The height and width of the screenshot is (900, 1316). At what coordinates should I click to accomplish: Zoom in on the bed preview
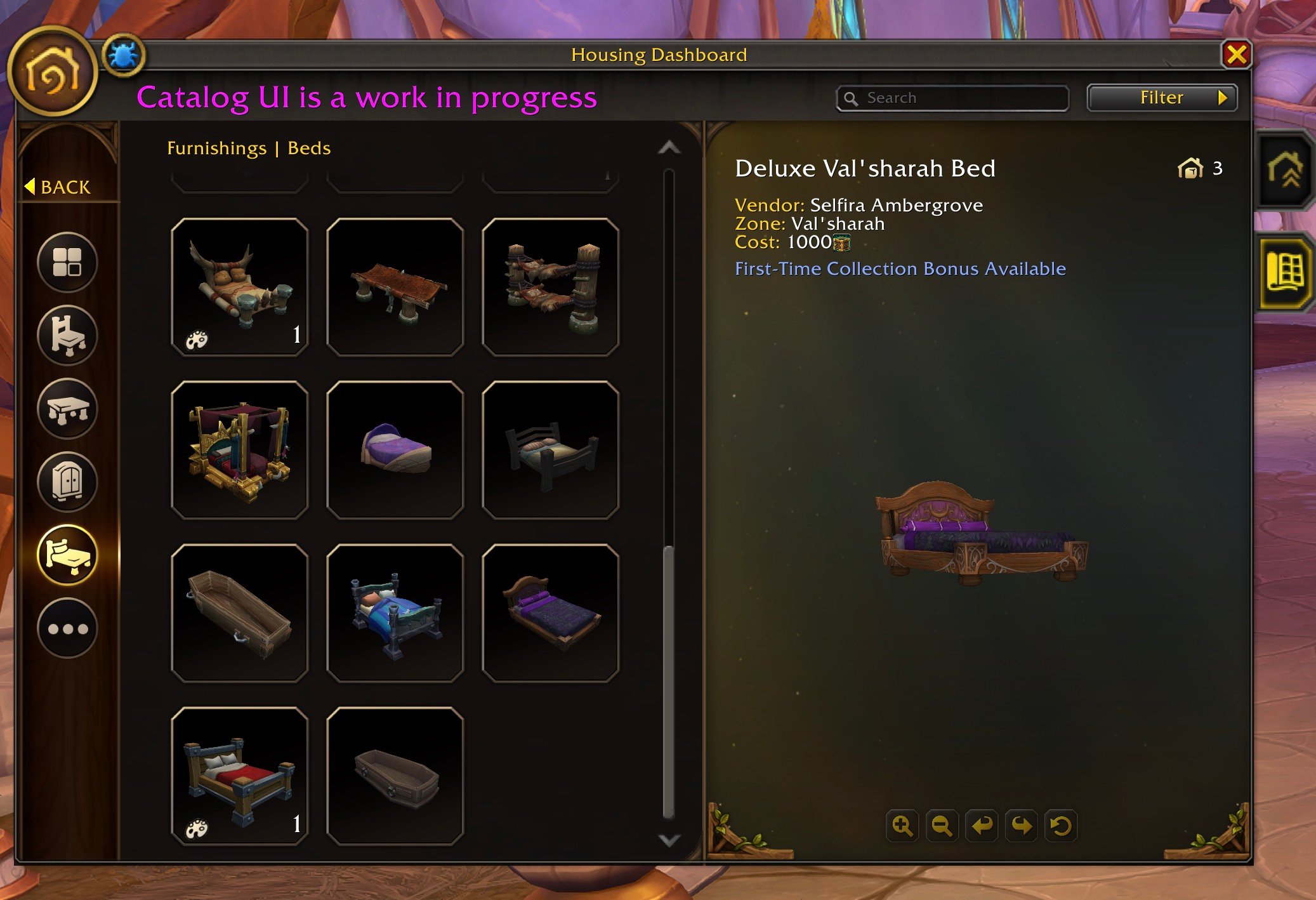pos(902,826)
